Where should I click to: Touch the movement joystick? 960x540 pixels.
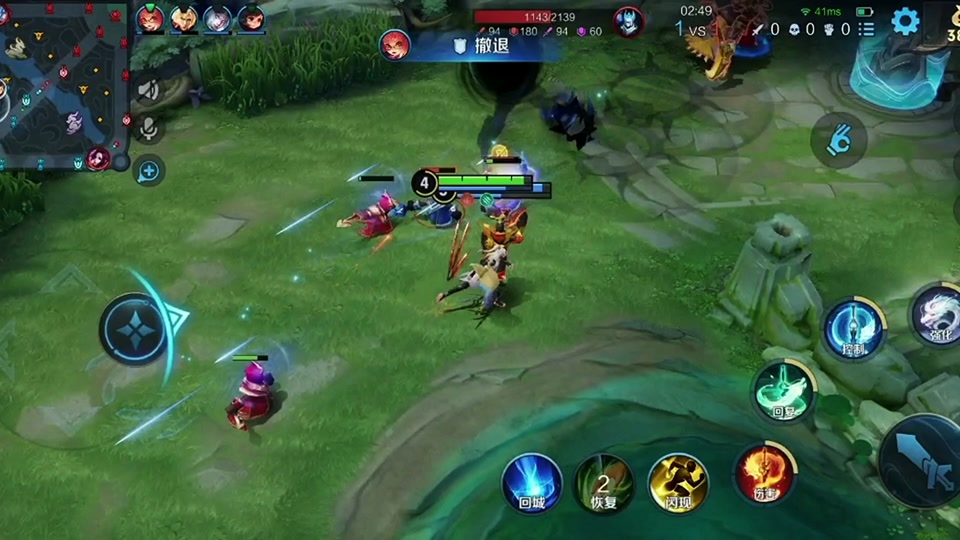[137, 328]
